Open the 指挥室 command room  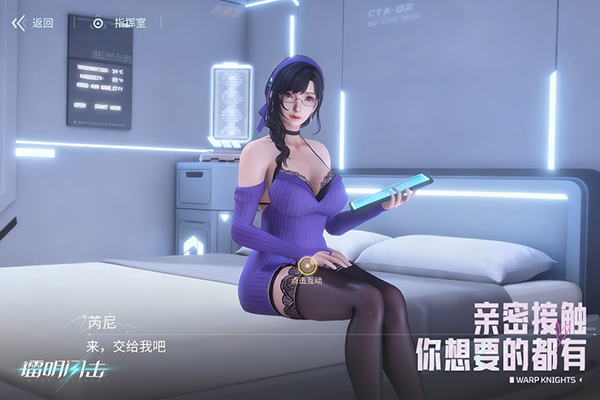120,22
